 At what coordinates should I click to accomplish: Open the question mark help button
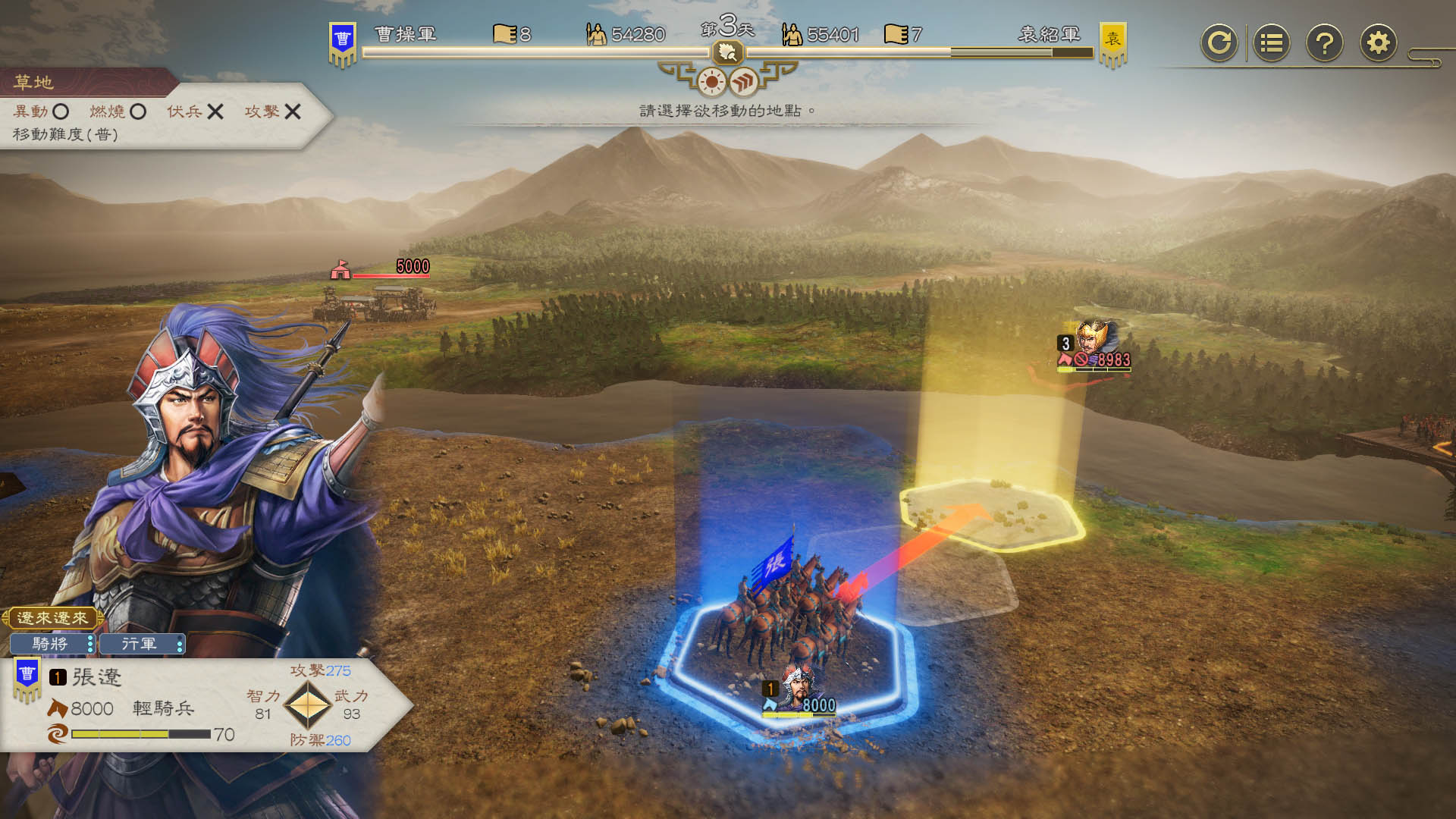[1325, 42]
